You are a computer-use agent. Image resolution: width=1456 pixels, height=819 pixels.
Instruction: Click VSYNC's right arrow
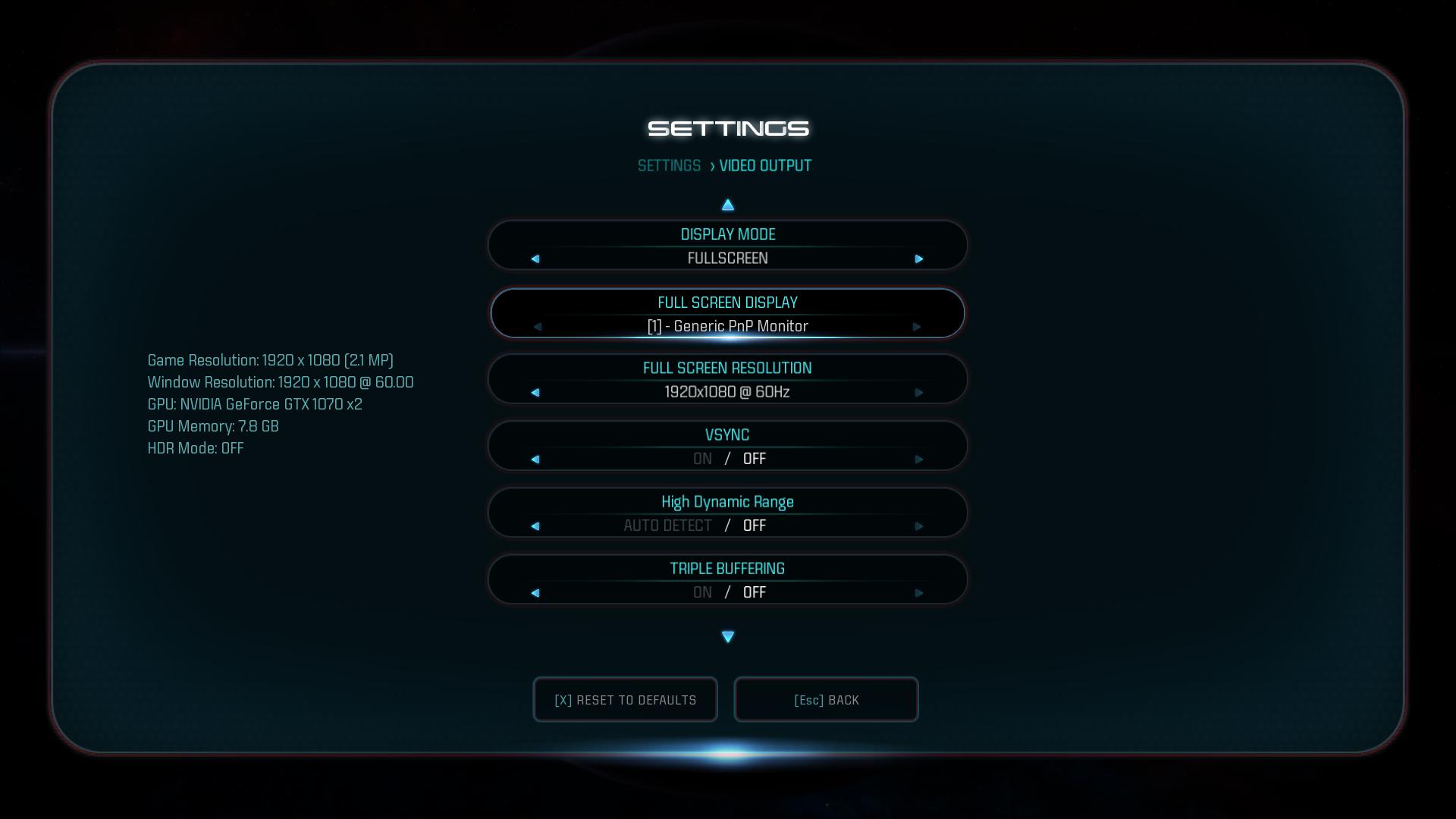[919, 460]
